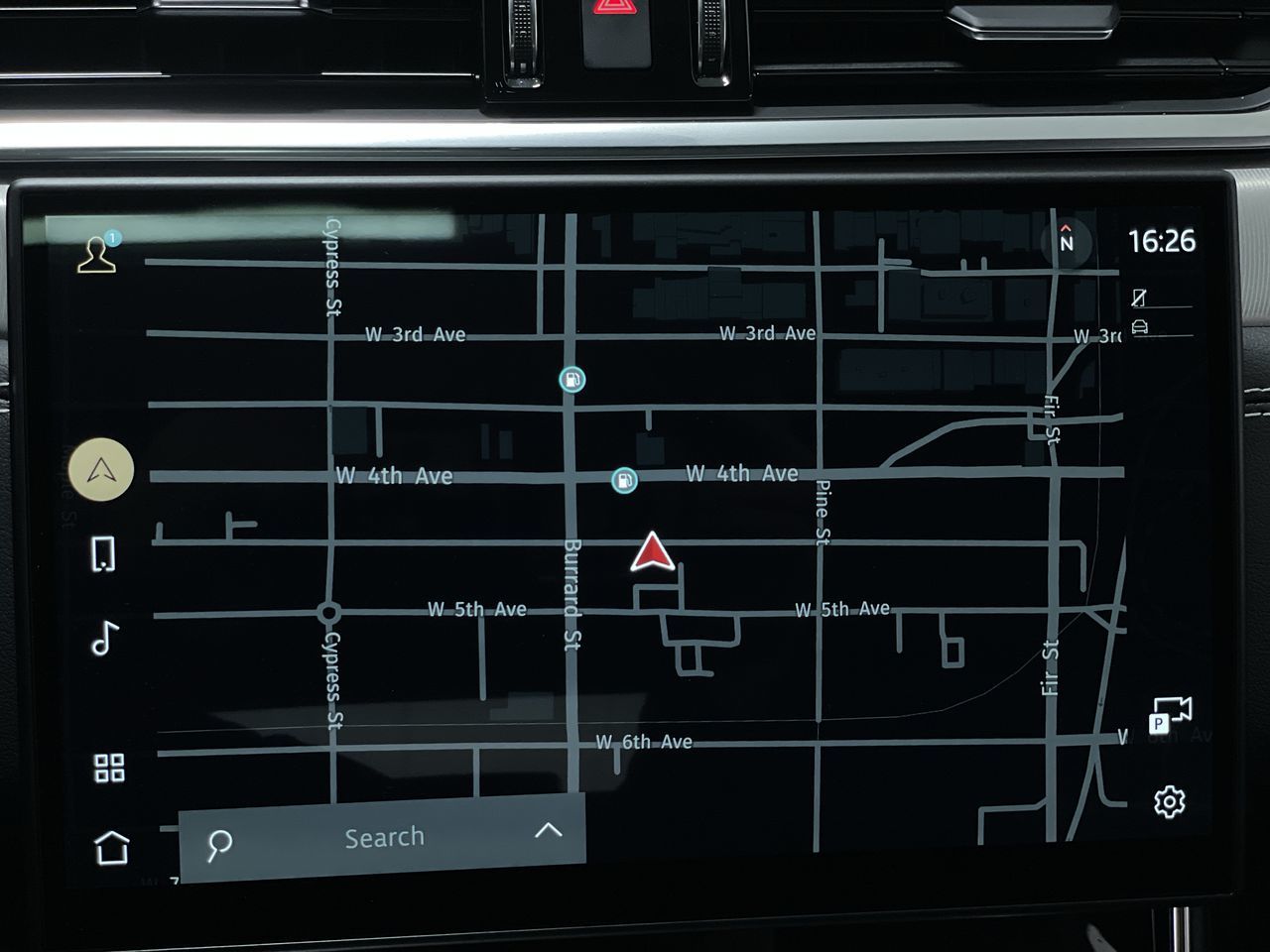Tap the compass to change map orientation

pos(1068,241)
